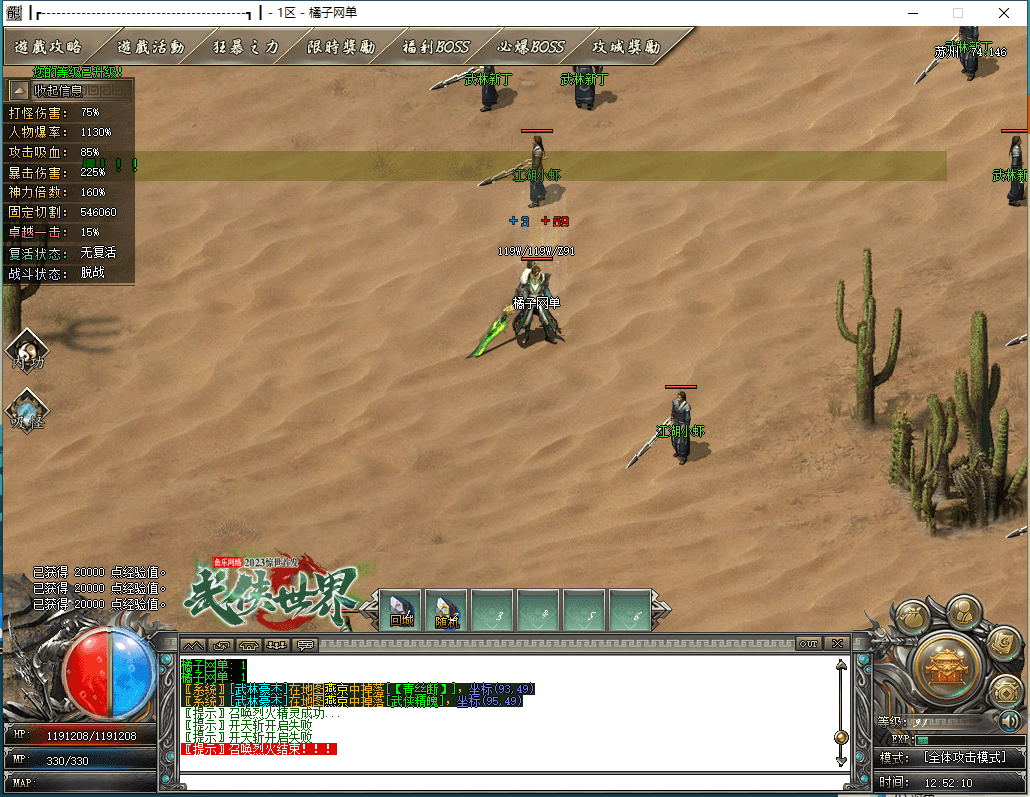The height and width of the screenshot is (797, 1030).
Task: Open the 遊戲攻略 guide menu
Action: click(48, 47)
